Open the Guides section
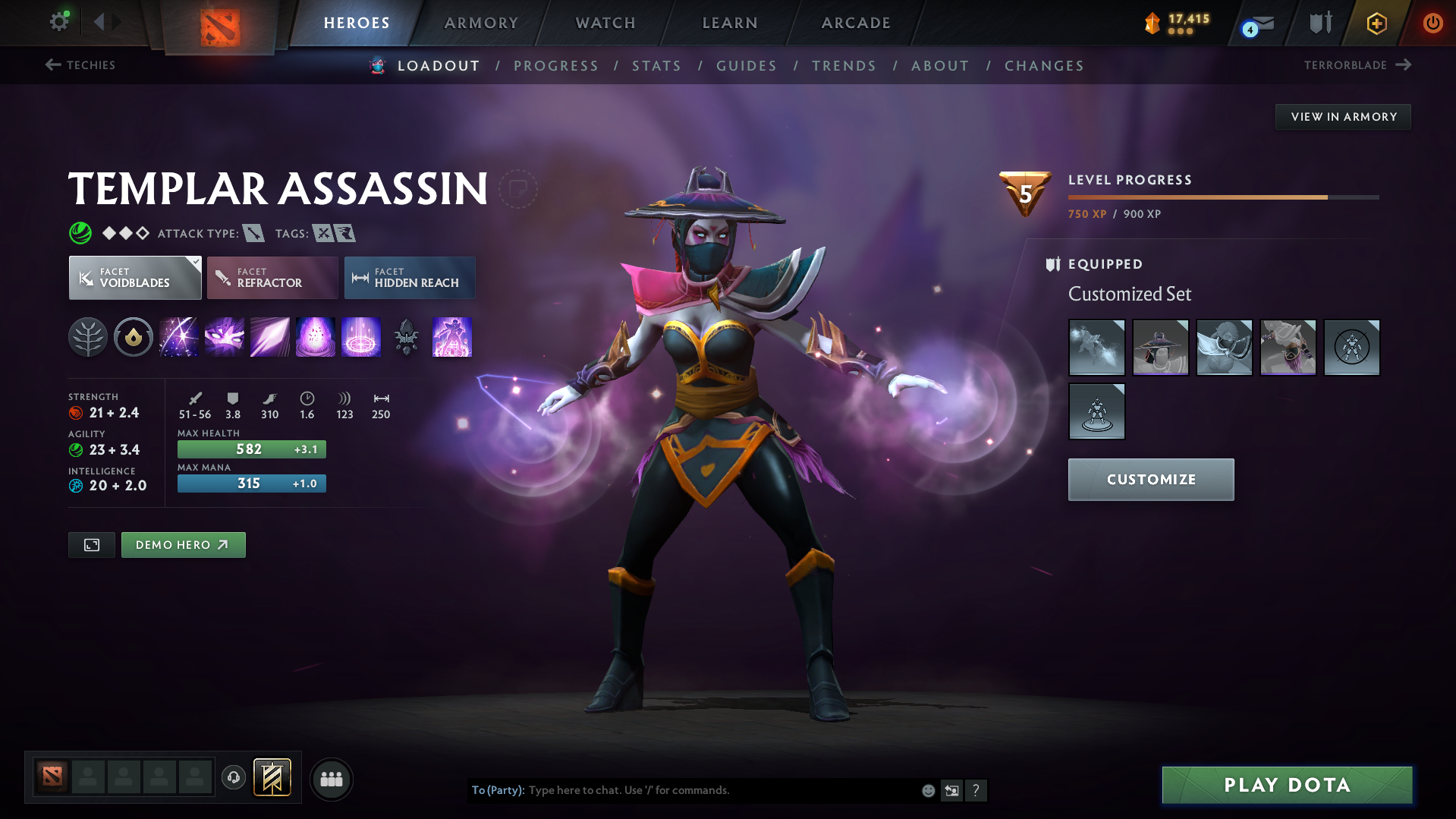This screenshot has height=819, width=1456. pyautogui.click(x=747, y=66)
